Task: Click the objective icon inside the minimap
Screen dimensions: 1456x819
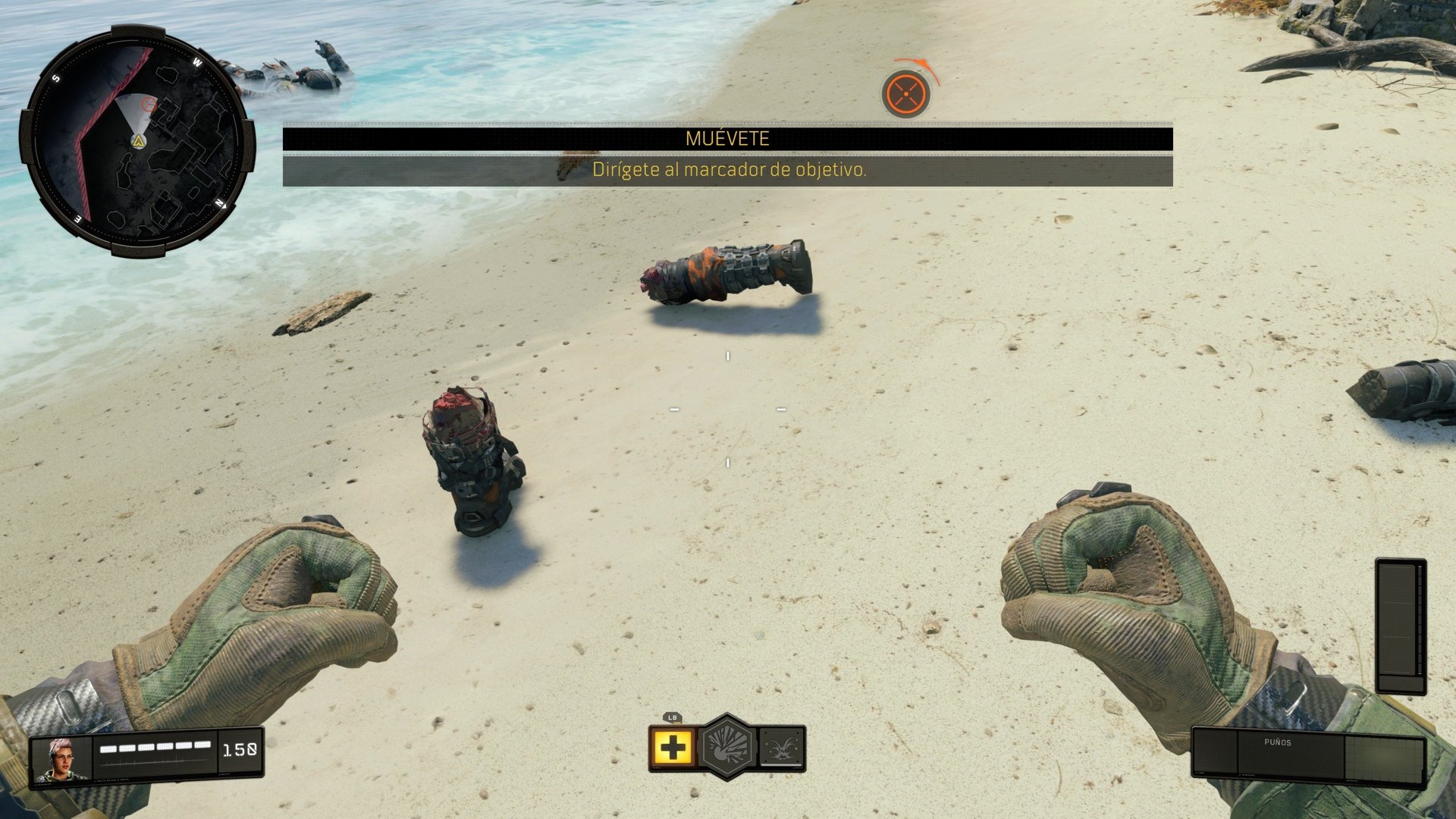Action: click(x=149, y=102)
